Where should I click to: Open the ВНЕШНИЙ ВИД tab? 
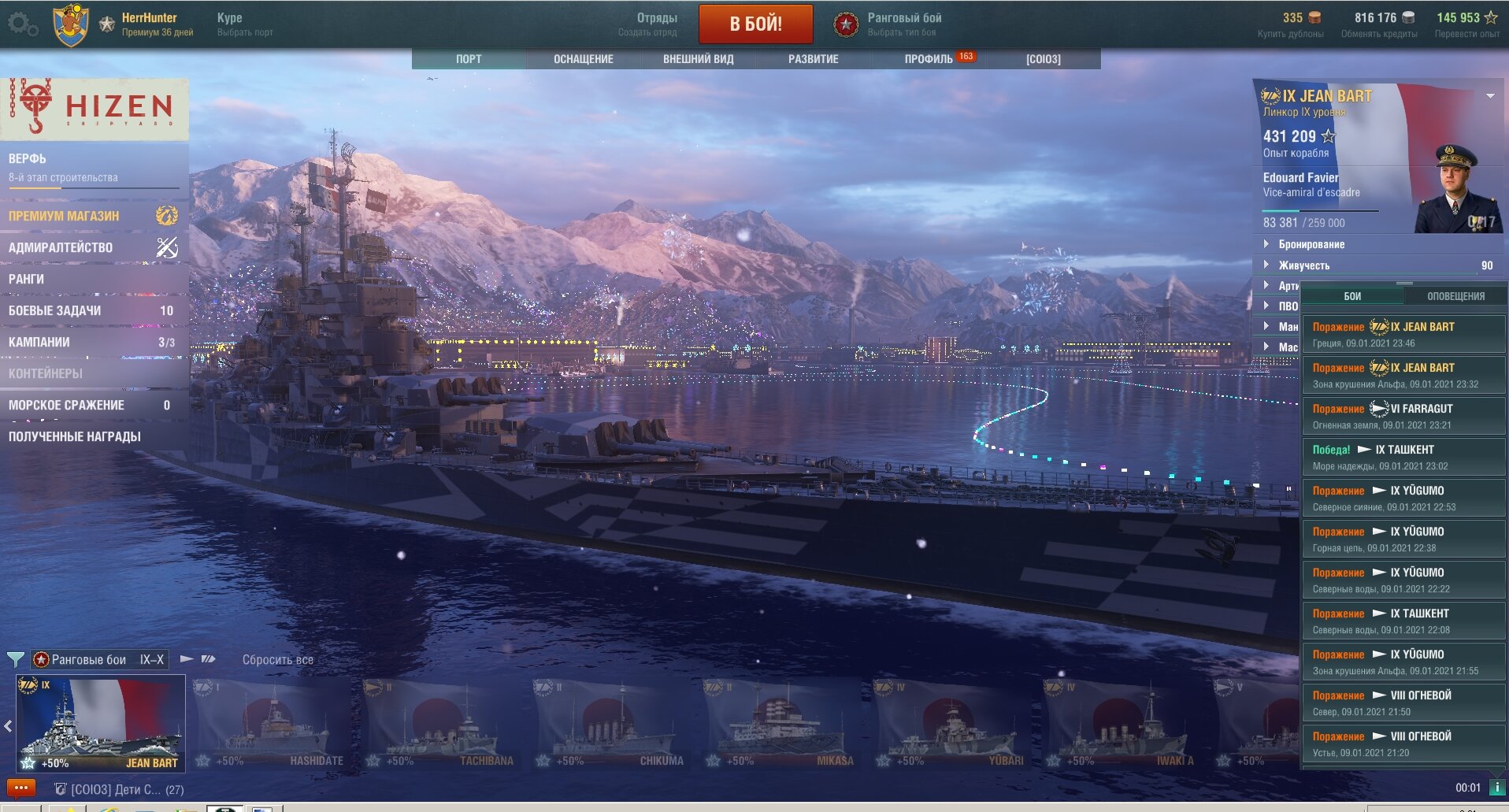(698, 59)
